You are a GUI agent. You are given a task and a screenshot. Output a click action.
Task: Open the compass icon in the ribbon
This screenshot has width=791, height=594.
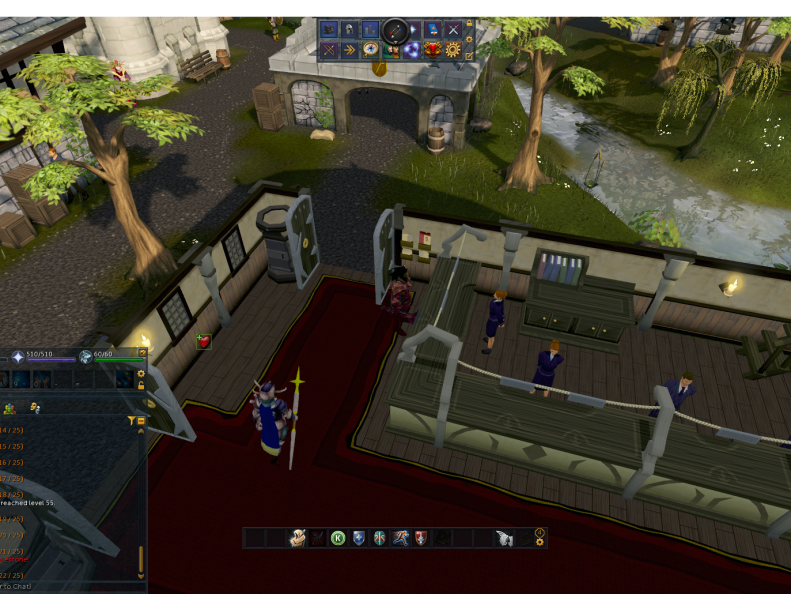tap(371, 49)
